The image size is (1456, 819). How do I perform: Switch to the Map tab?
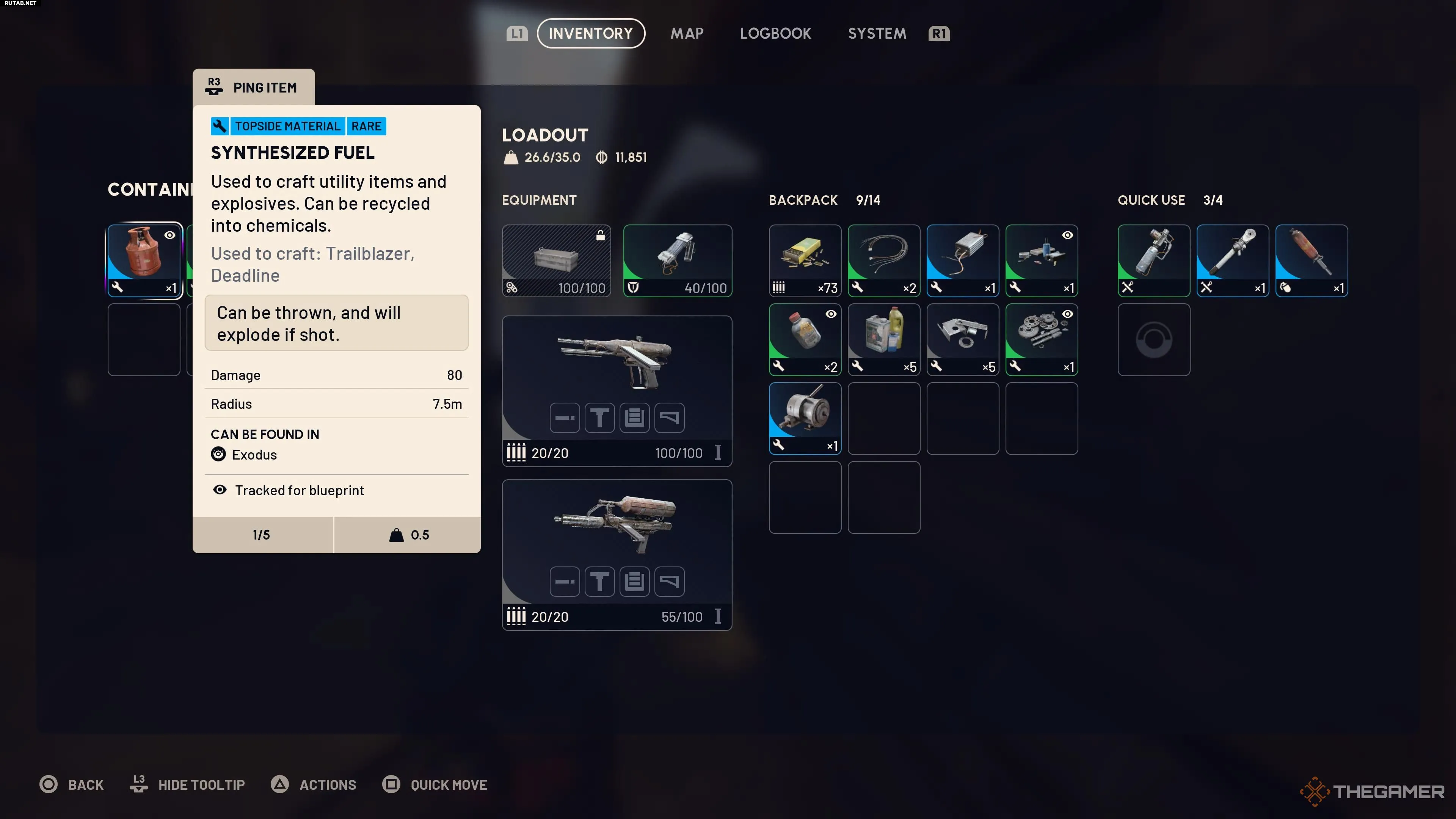click(x=687, y=33)
